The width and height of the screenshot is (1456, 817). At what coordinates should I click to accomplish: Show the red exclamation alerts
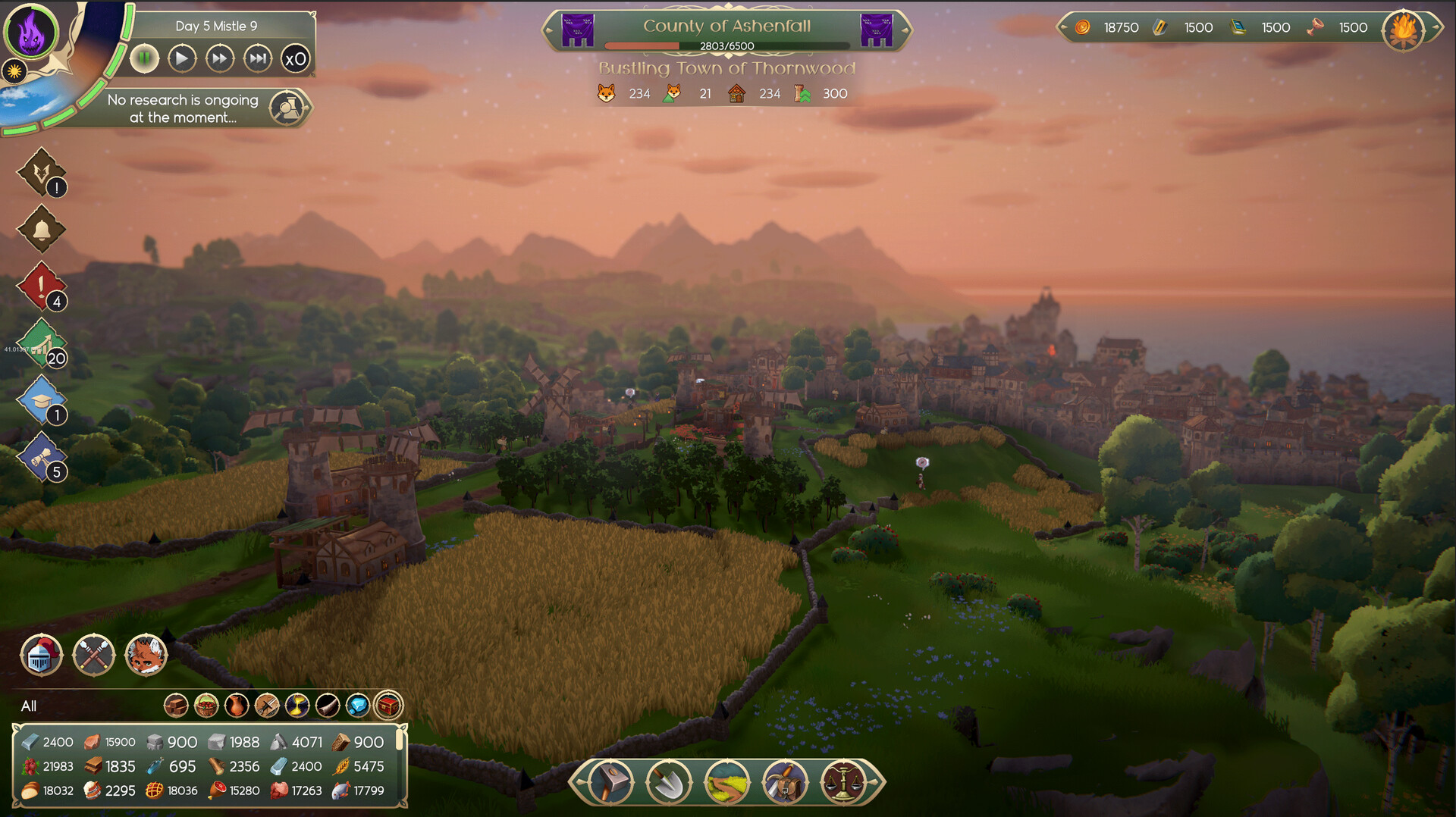tap(42, 286)
